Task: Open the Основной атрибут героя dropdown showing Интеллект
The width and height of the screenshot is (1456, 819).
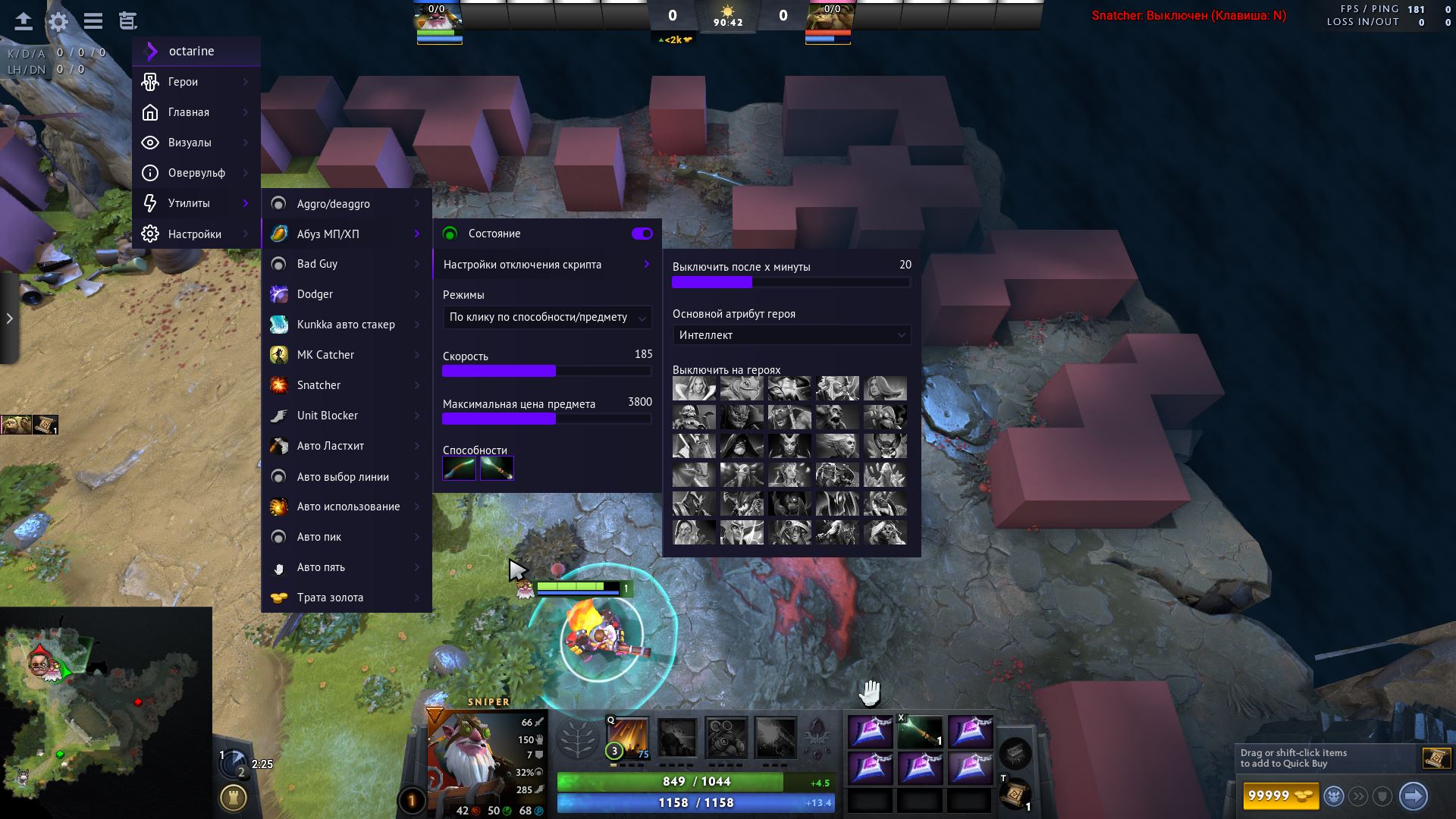Action: pos(792,334)
